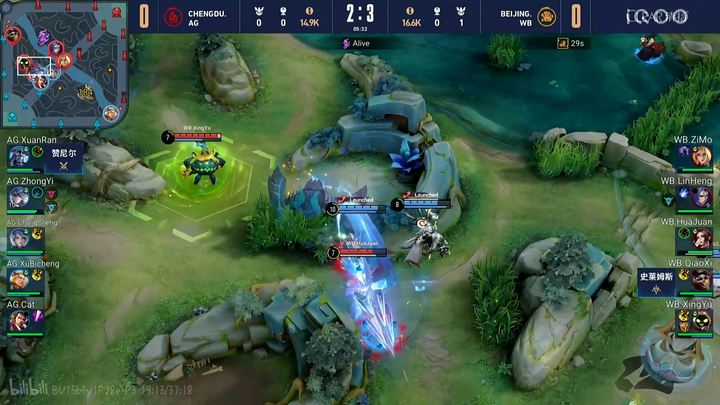This screenshot has height=405, width=720.
Task: Pick AG Cat's hero portrait
Action: [19, 320]
